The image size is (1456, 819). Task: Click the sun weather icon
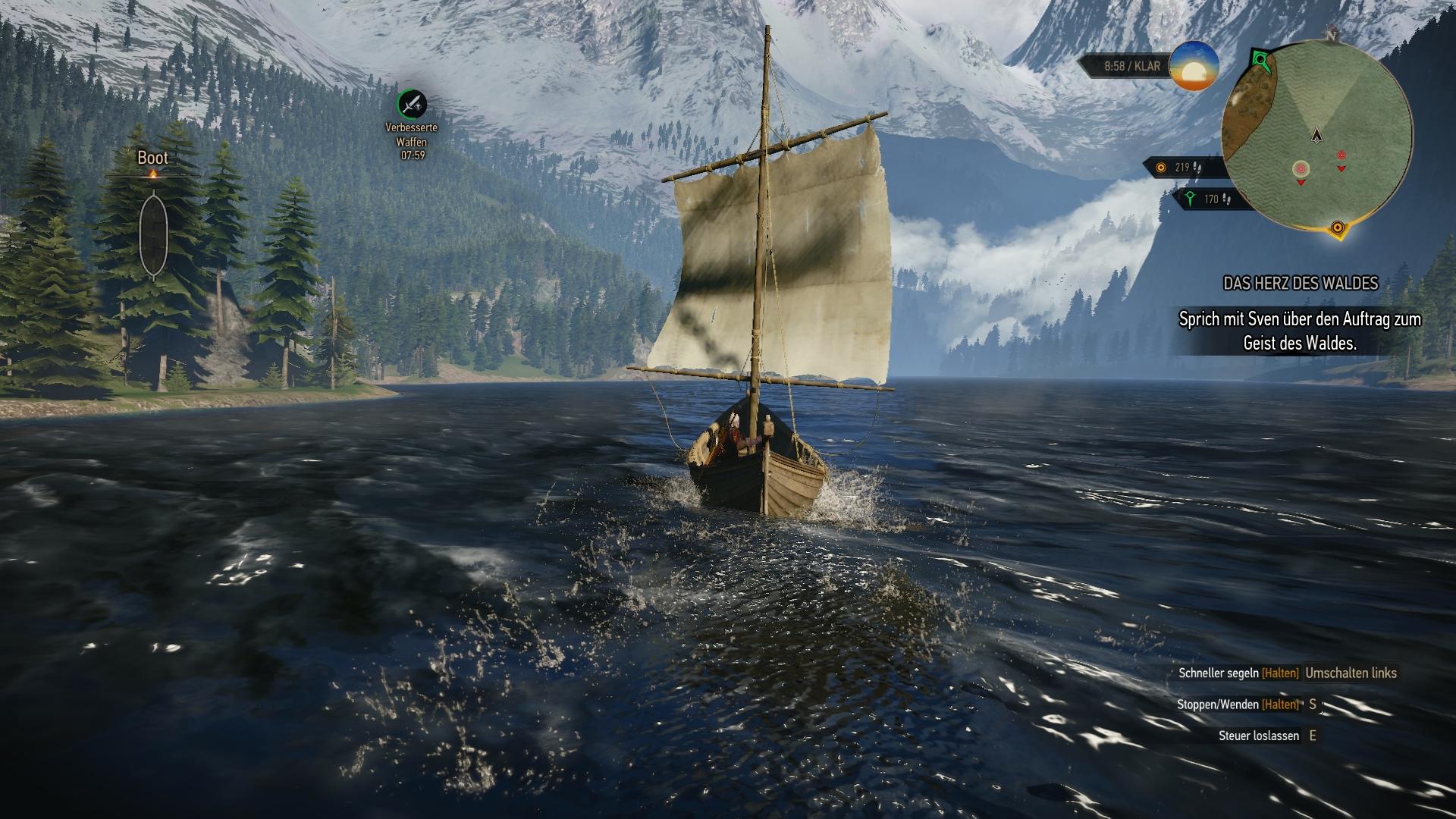pyautogui.click(x=1194, y=67)
